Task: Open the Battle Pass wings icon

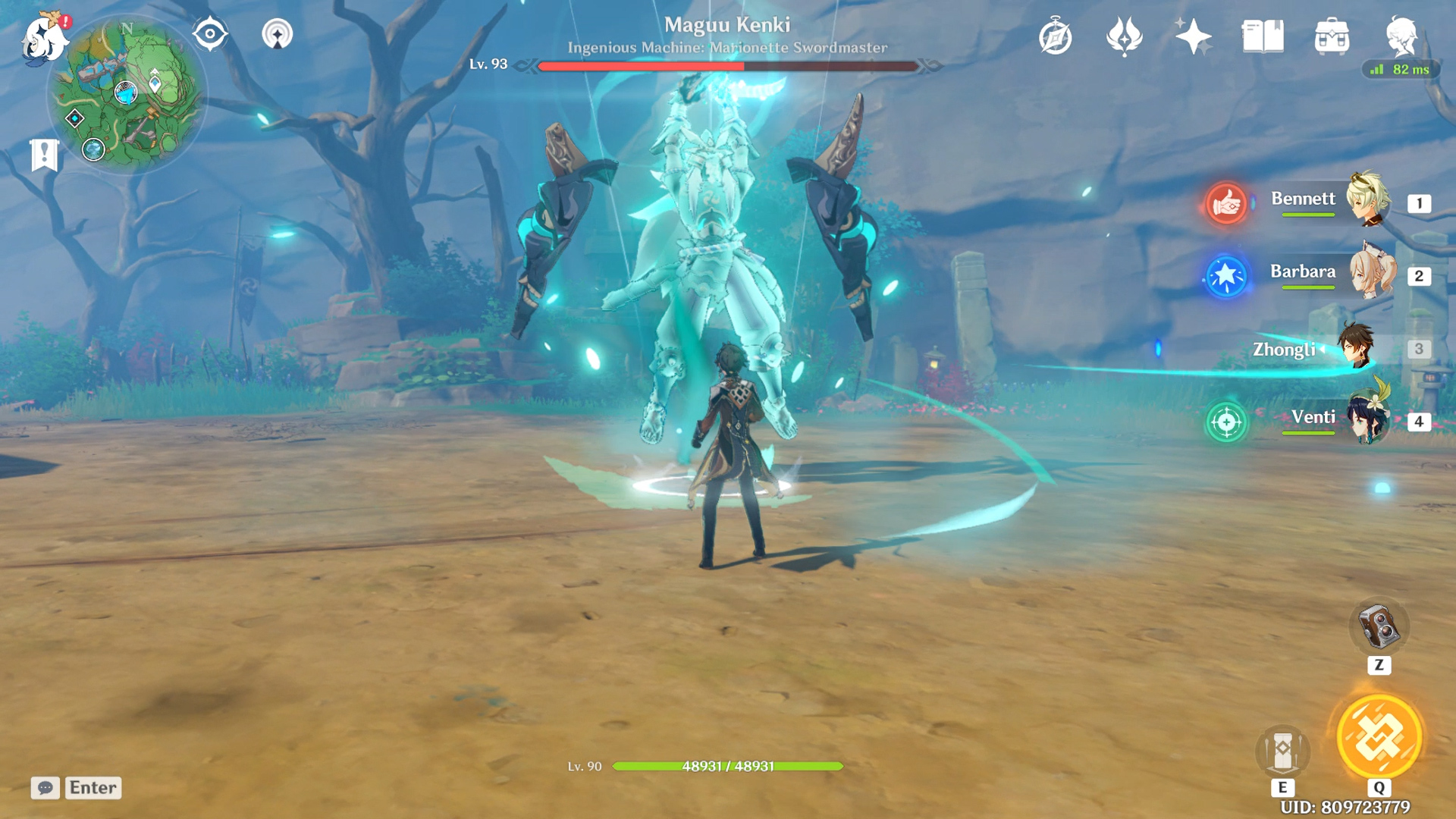Action: click(1125, 36)
